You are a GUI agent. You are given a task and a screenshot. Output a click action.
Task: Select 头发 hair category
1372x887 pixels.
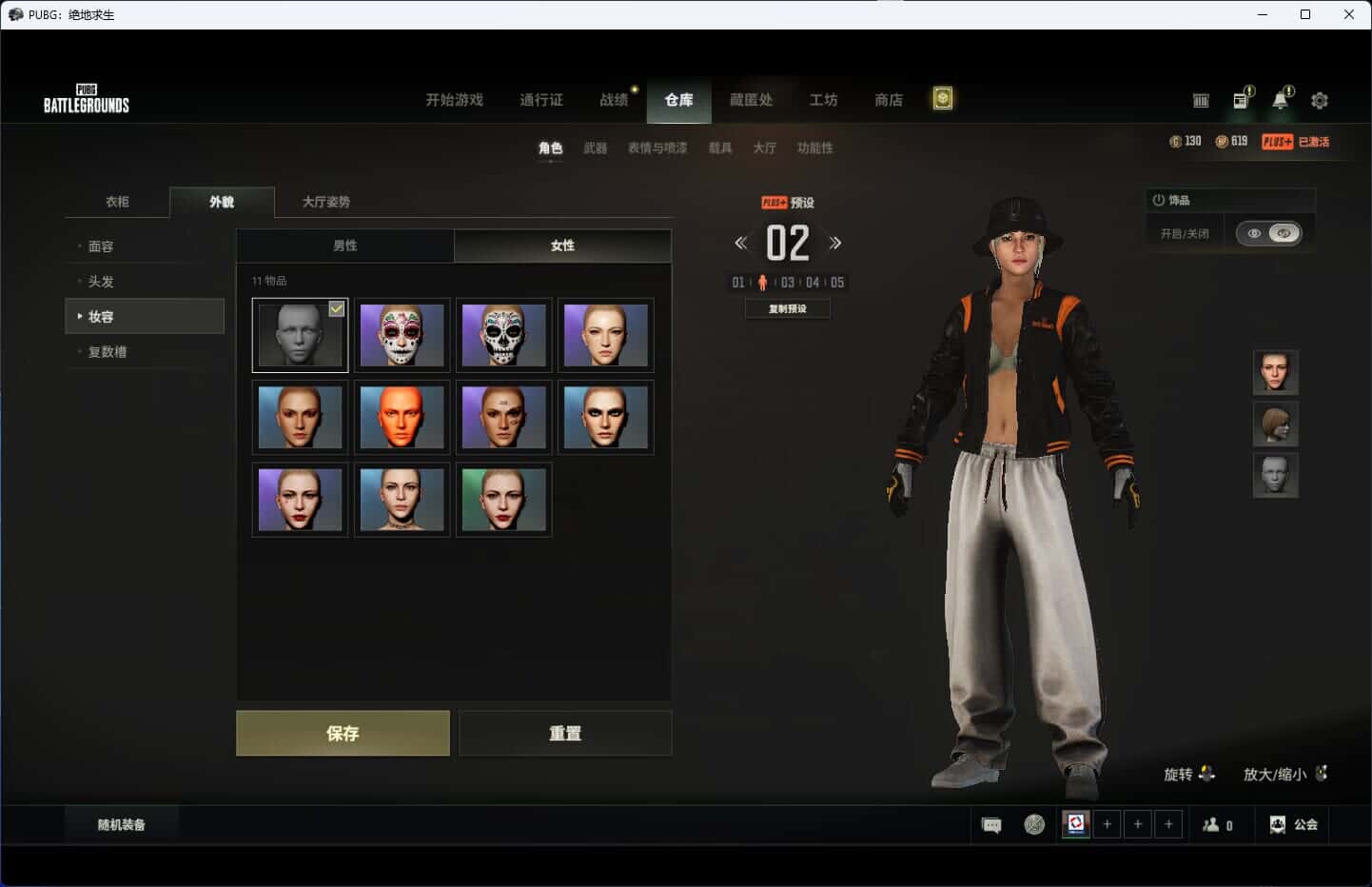pos(101,282)
